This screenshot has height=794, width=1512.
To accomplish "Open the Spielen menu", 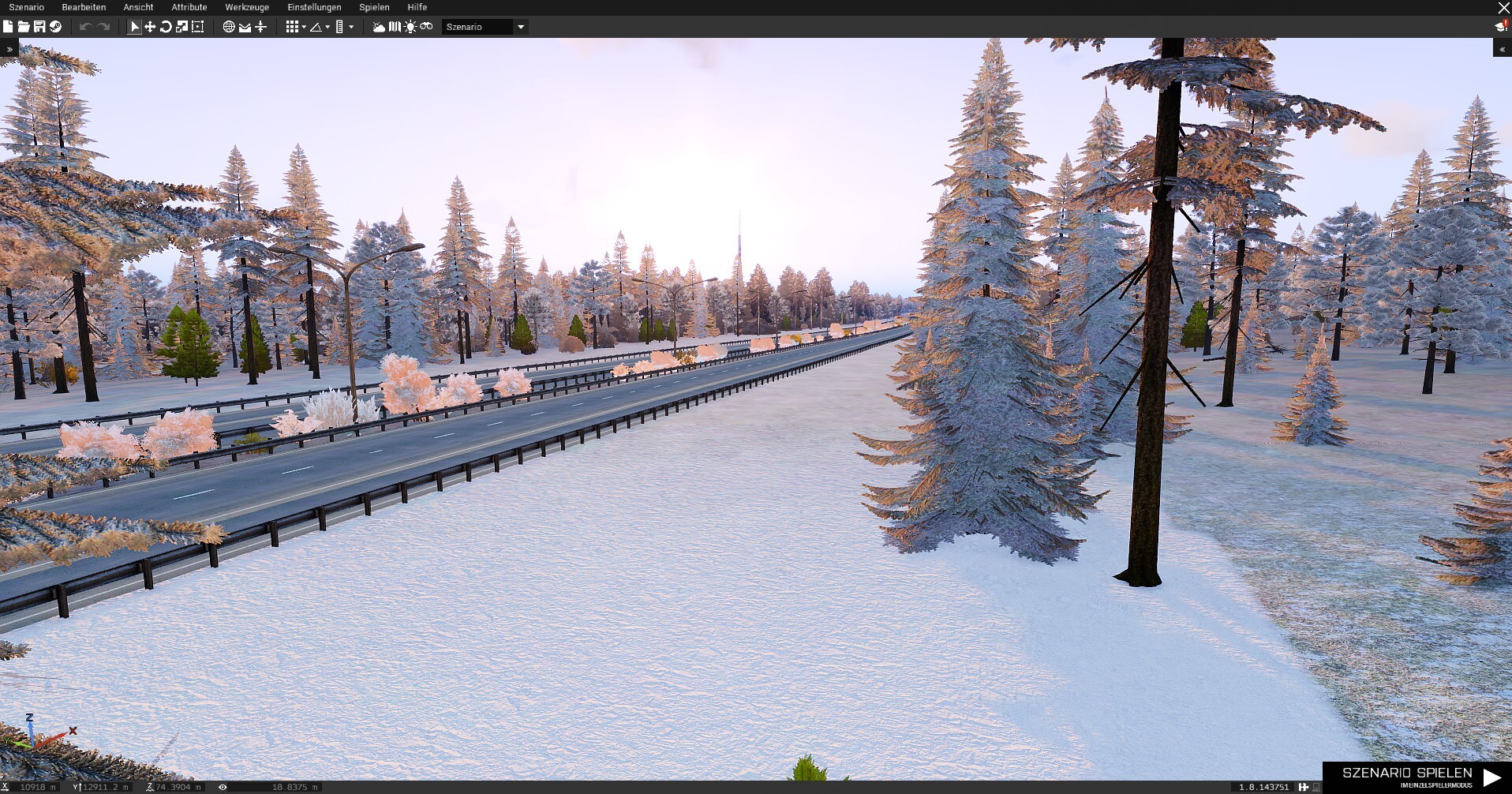I will pyautogui.click(x=374, y=7).
